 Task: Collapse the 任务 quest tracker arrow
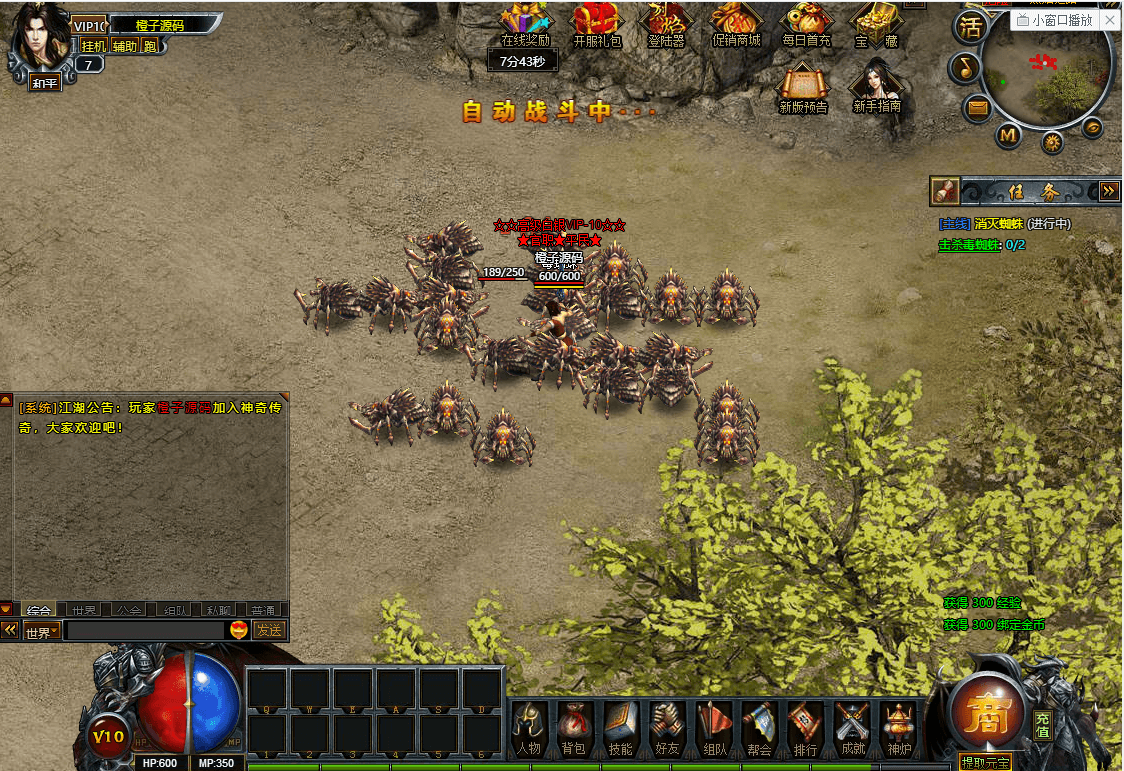coord(1108,190)
